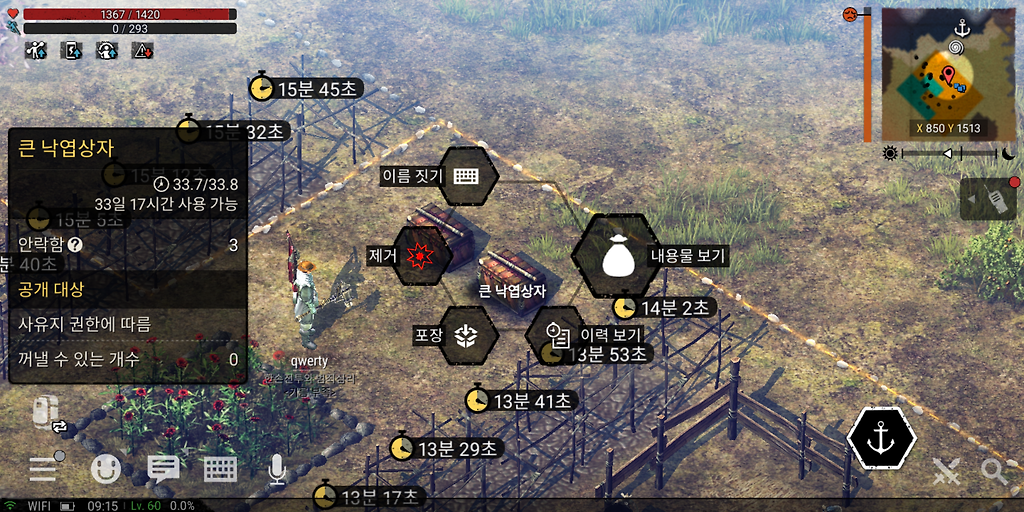This screenshot has height=512, width=1024.
Task: Toggle the microphone voice chat
Action: coord(277,468)
